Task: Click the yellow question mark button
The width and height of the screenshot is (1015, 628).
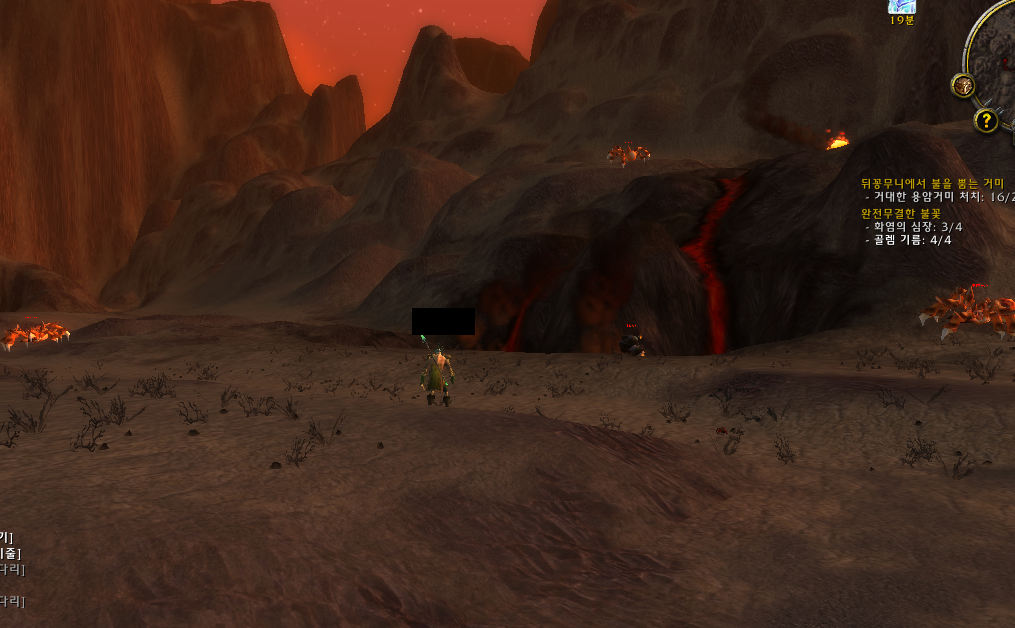Action: tap(986, 121)
